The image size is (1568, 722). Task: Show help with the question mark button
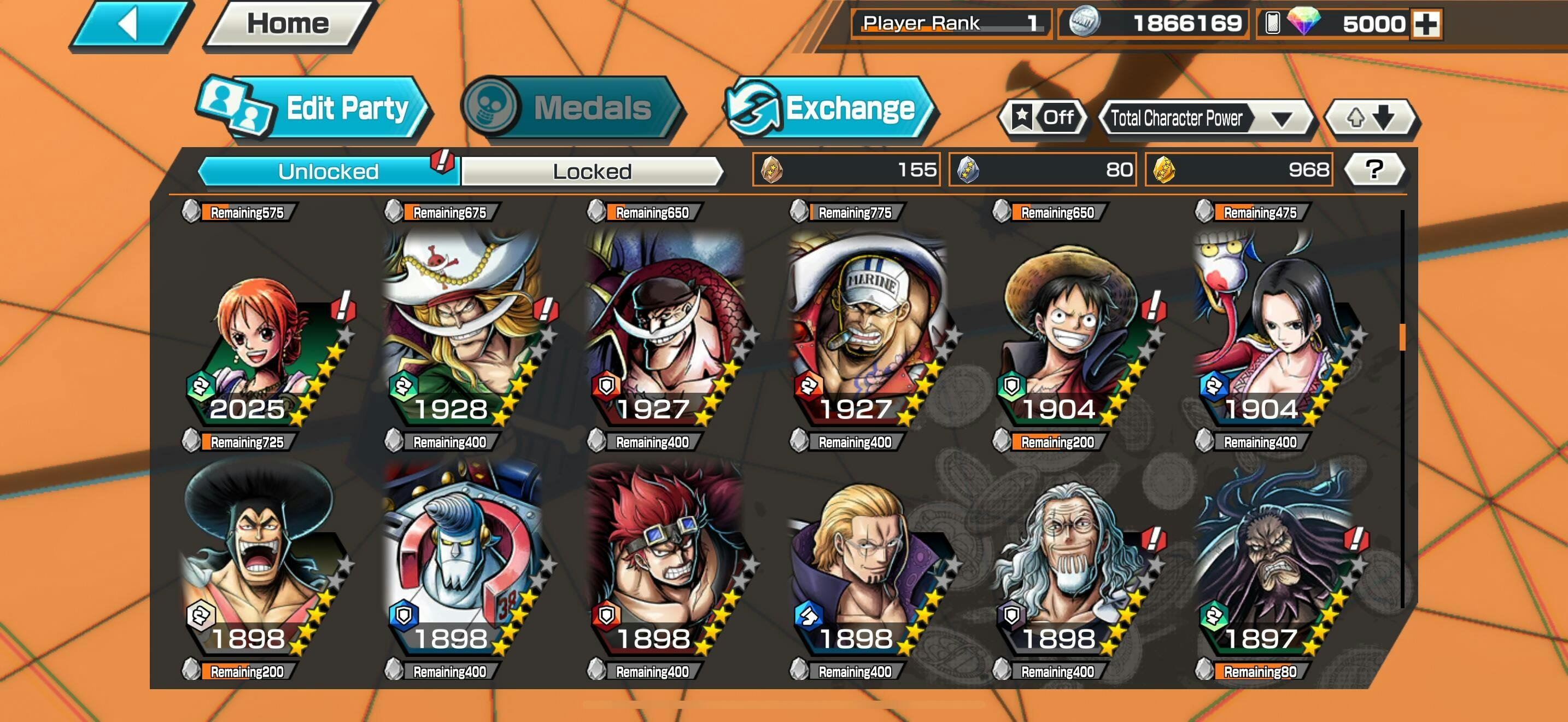[x=1374, y=170]
